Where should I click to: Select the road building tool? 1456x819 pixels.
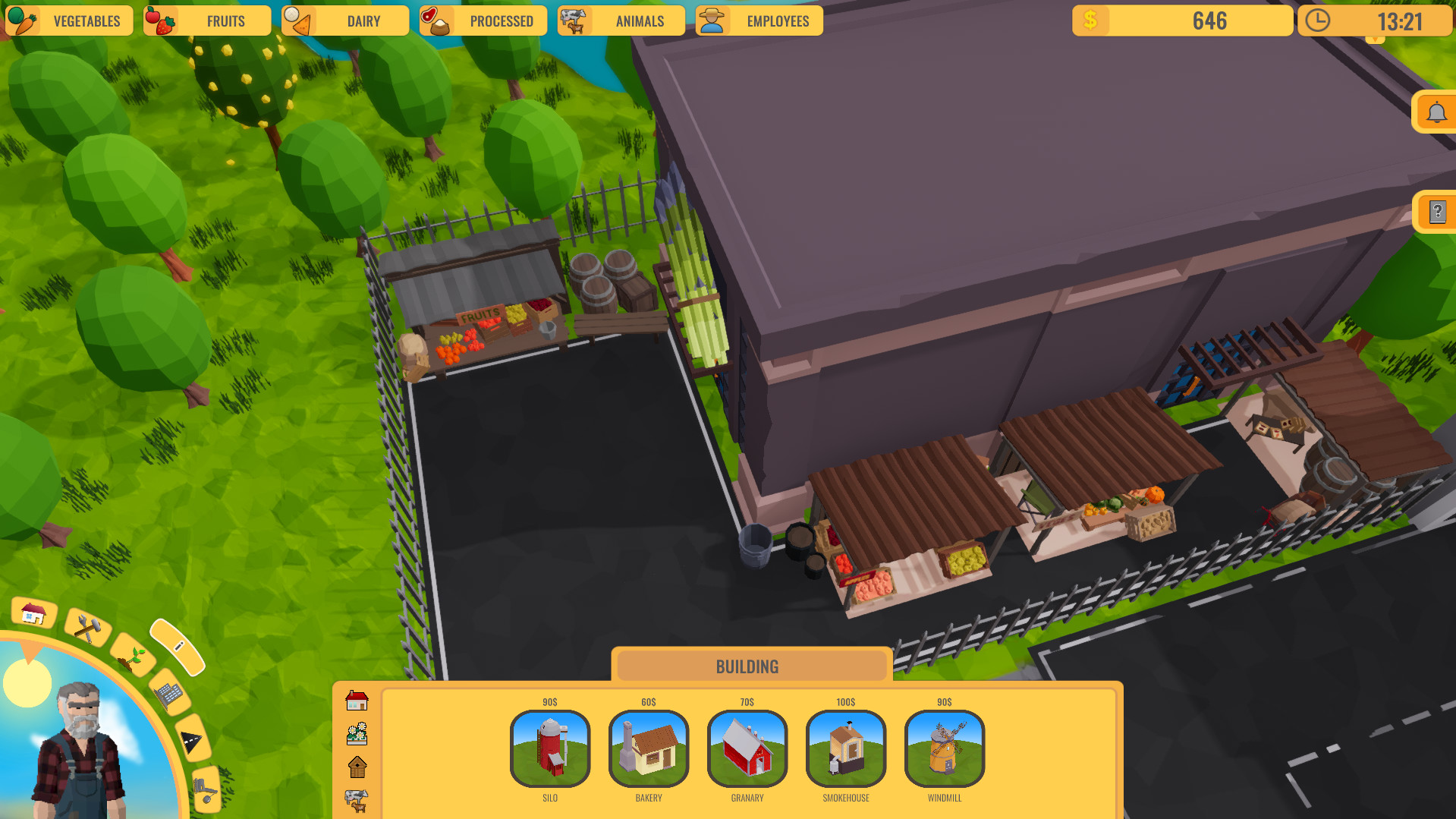point(191,742)
